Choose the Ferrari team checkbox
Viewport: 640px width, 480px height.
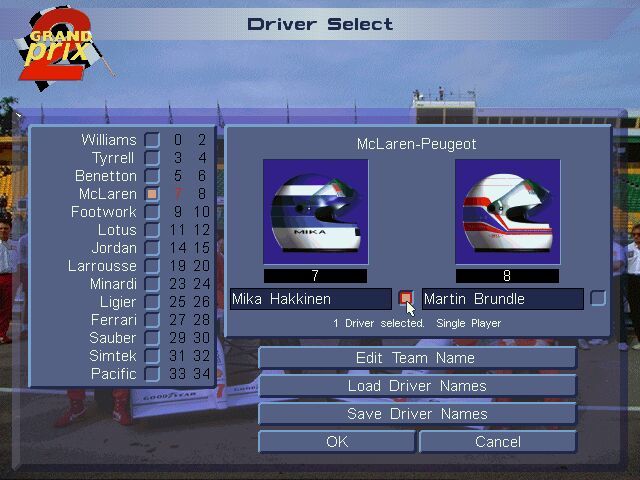tap(152, 320)
